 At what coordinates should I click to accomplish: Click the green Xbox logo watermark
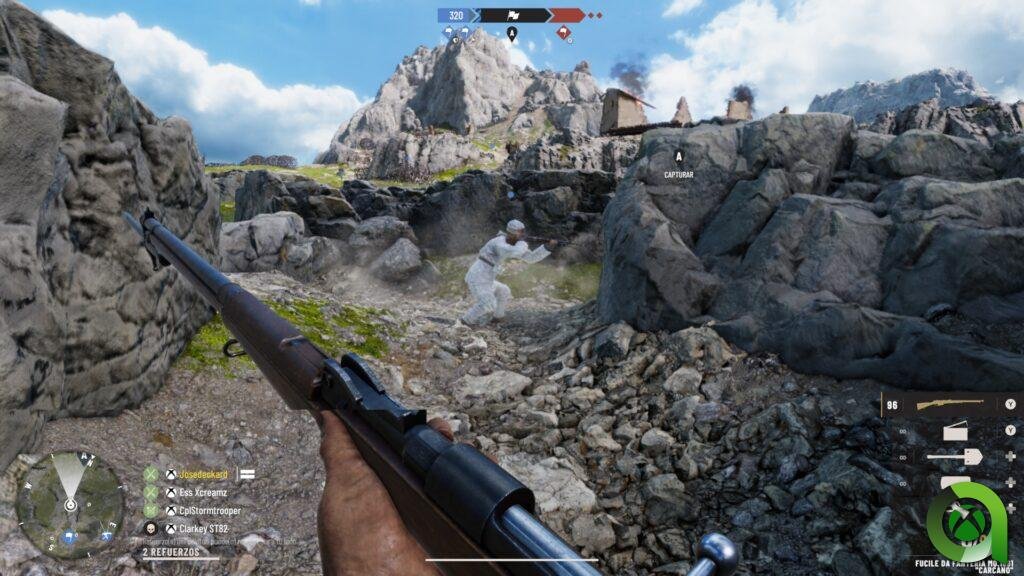point(966,521)
